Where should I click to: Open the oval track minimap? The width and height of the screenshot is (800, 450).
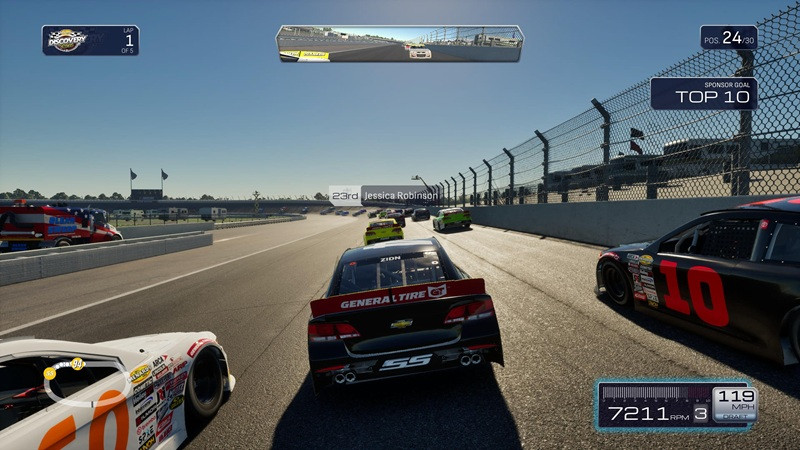[87, 381]
